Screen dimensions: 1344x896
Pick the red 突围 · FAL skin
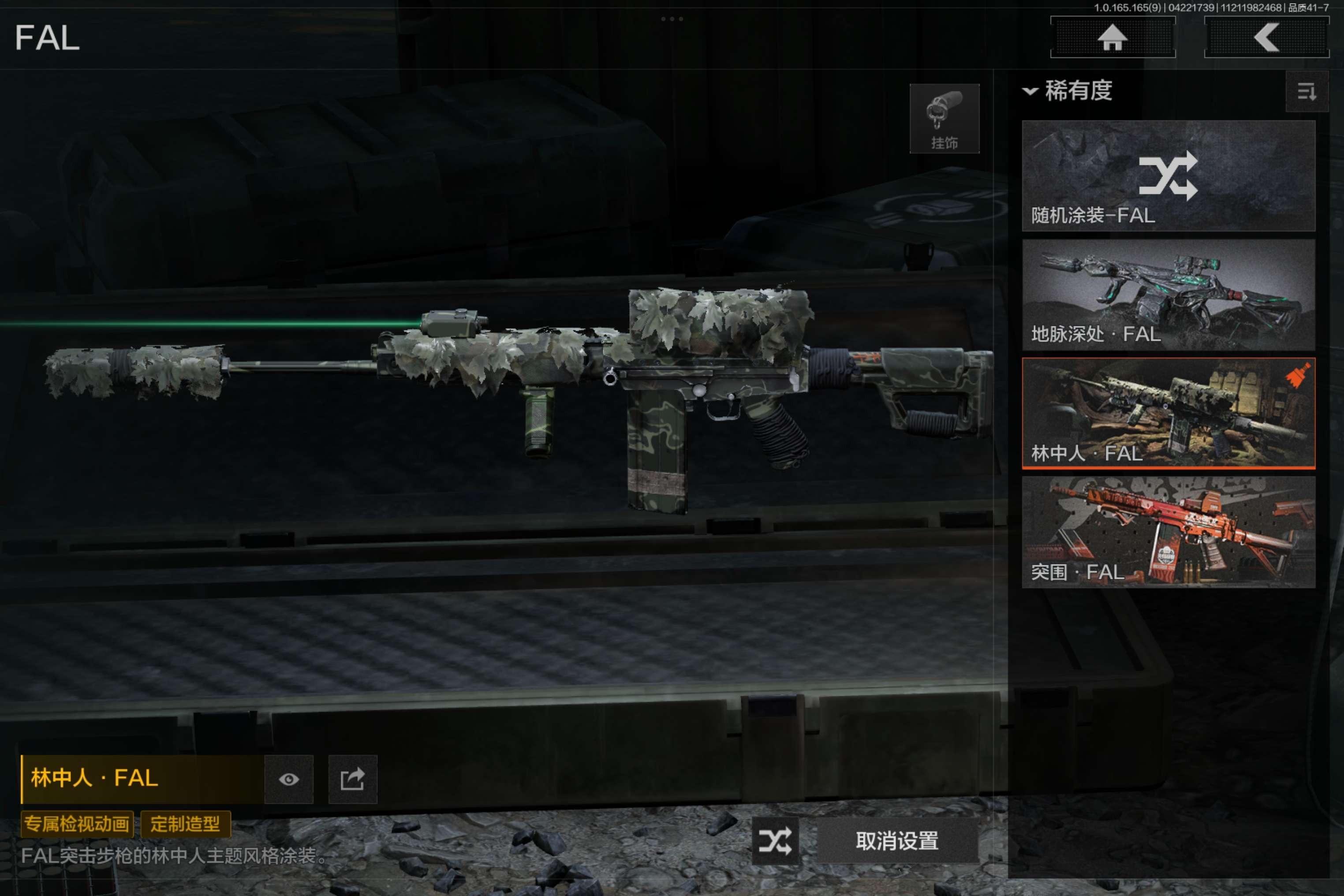(1168, 532)
